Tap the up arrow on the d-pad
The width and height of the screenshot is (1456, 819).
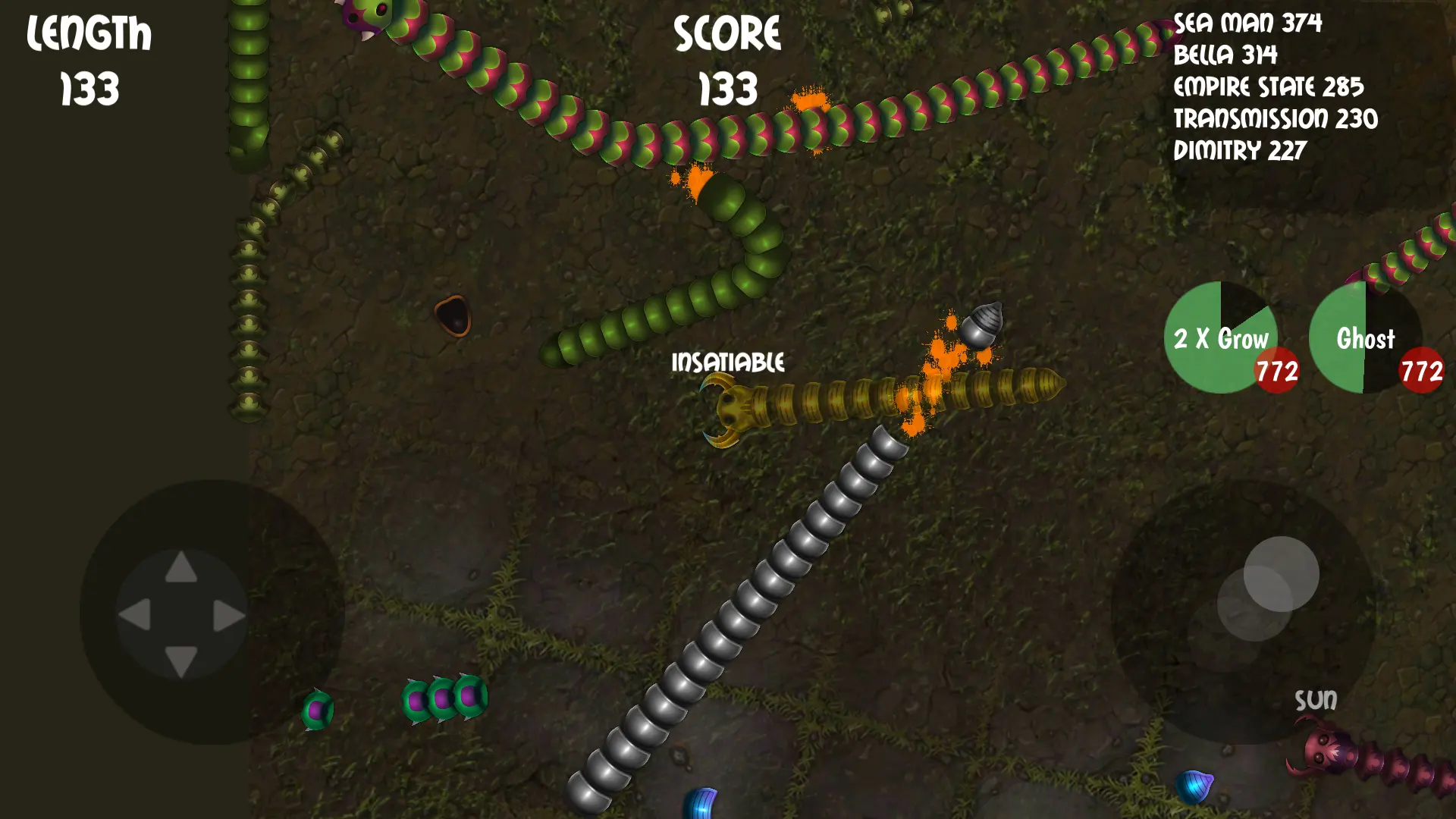point(181,568)
